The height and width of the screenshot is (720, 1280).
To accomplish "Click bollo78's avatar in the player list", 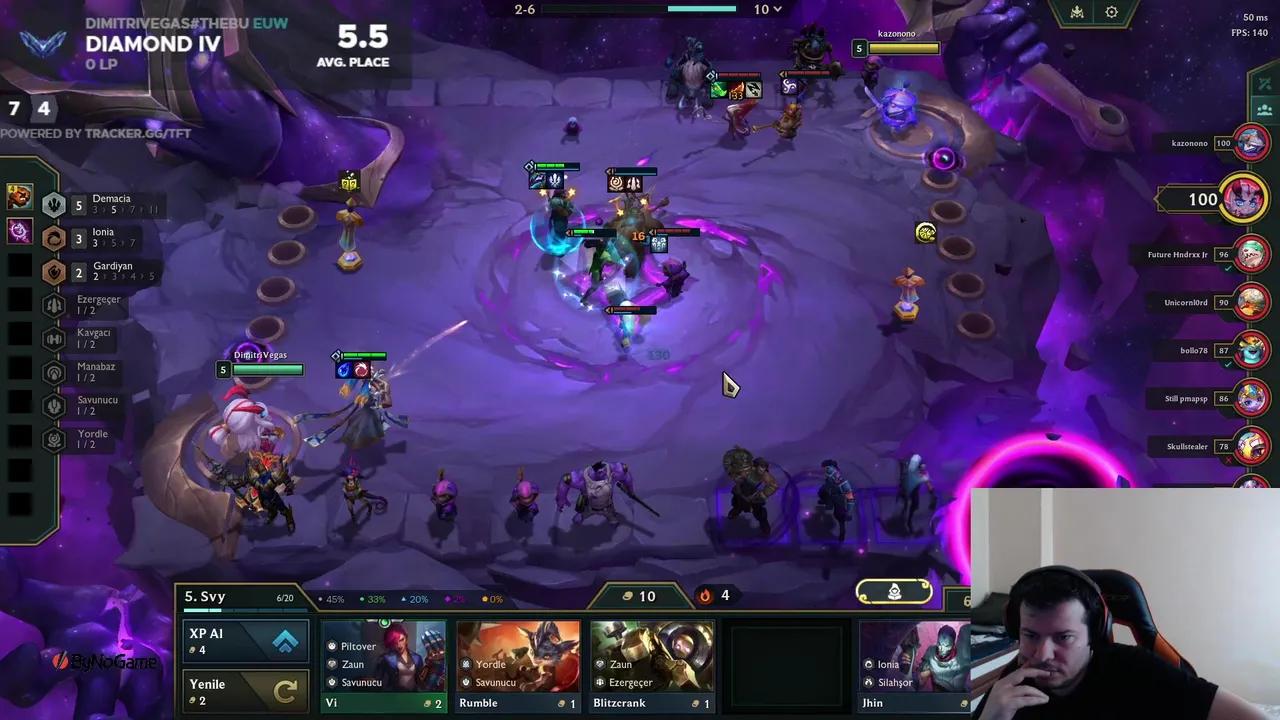I will [x=1252, y=350].
